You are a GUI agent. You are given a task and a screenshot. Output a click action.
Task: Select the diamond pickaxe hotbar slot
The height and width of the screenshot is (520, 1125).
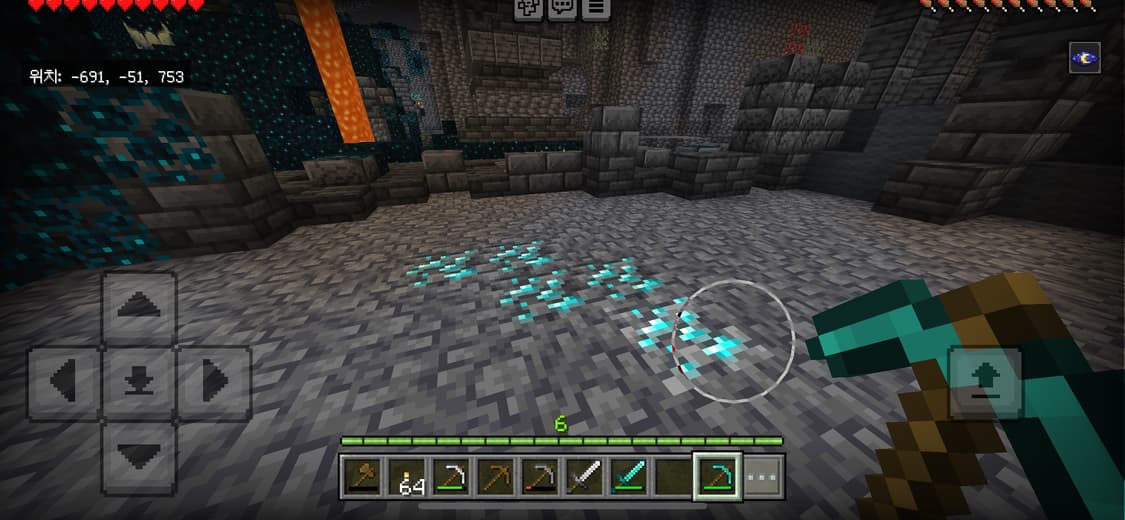click(x=719, y=476)
